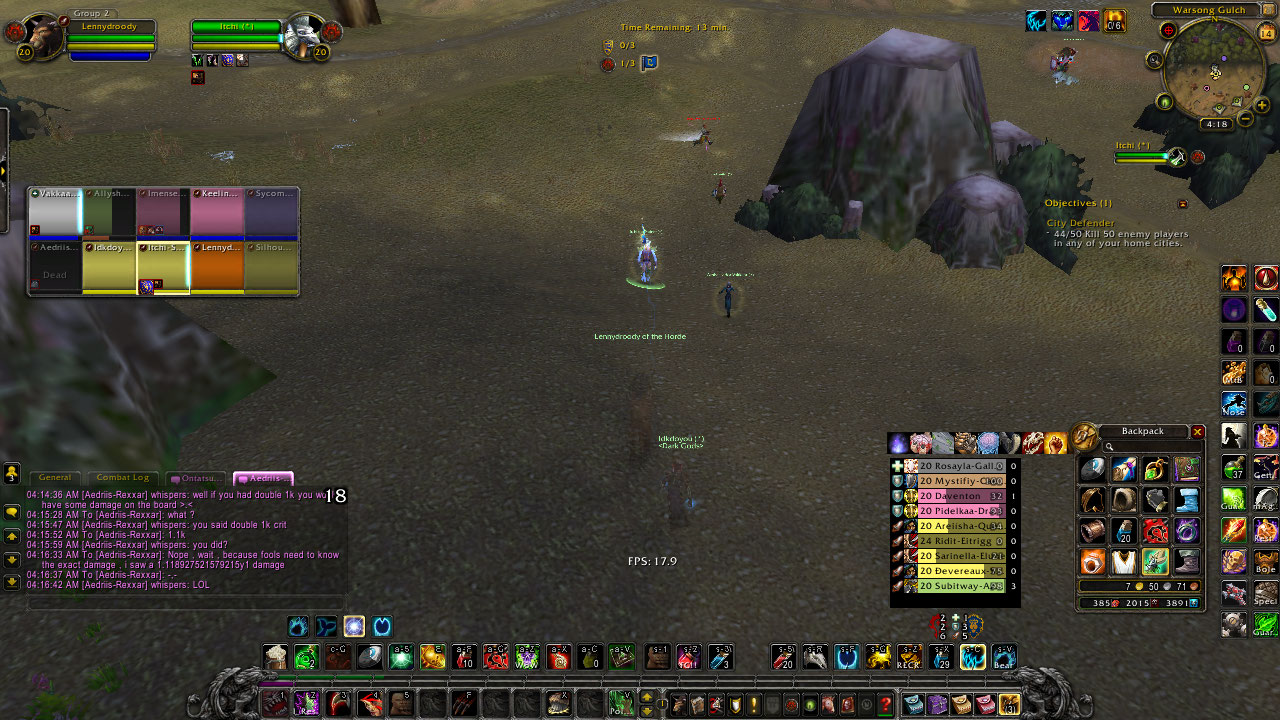Select the white tabard in Backpack
The height and width of the screenshot is (720, 1280).
[1123, 561]
